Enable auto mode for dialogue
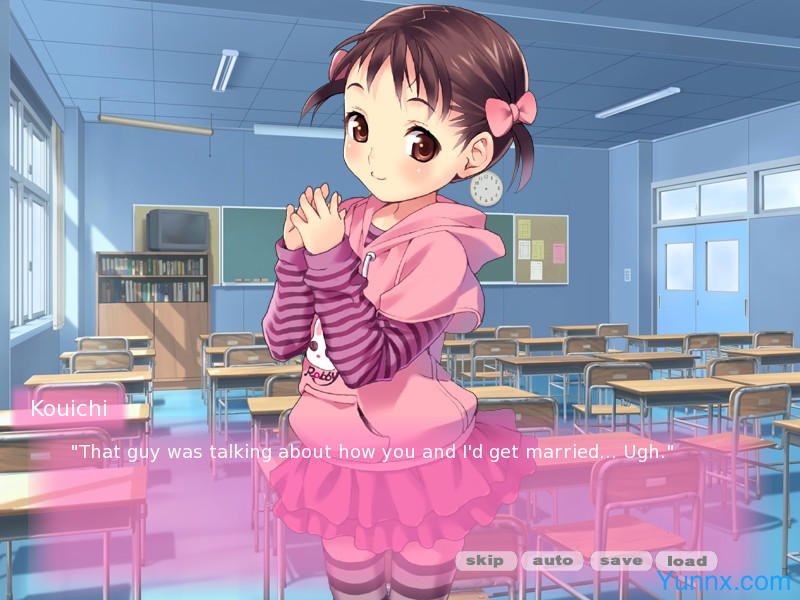The image size is (800, 600). (552, 561)
